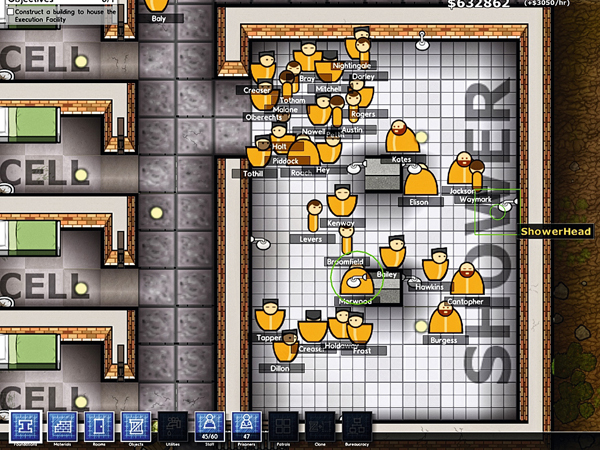Select the Patrols toolbar button
The width and height of the screenshot is (600, 450).
(283, 427)
